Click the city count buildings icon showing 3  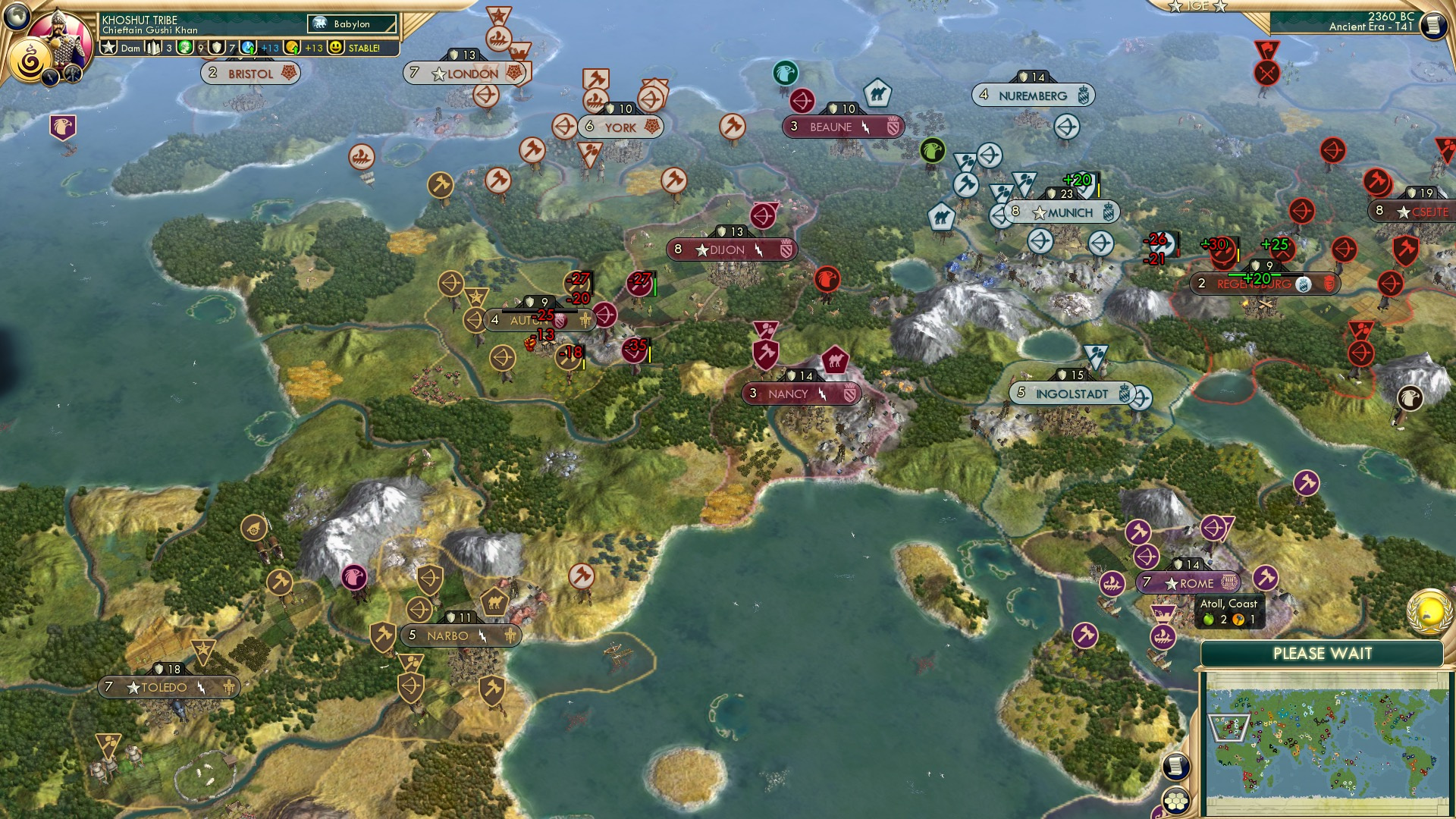(x=152, y=47)
